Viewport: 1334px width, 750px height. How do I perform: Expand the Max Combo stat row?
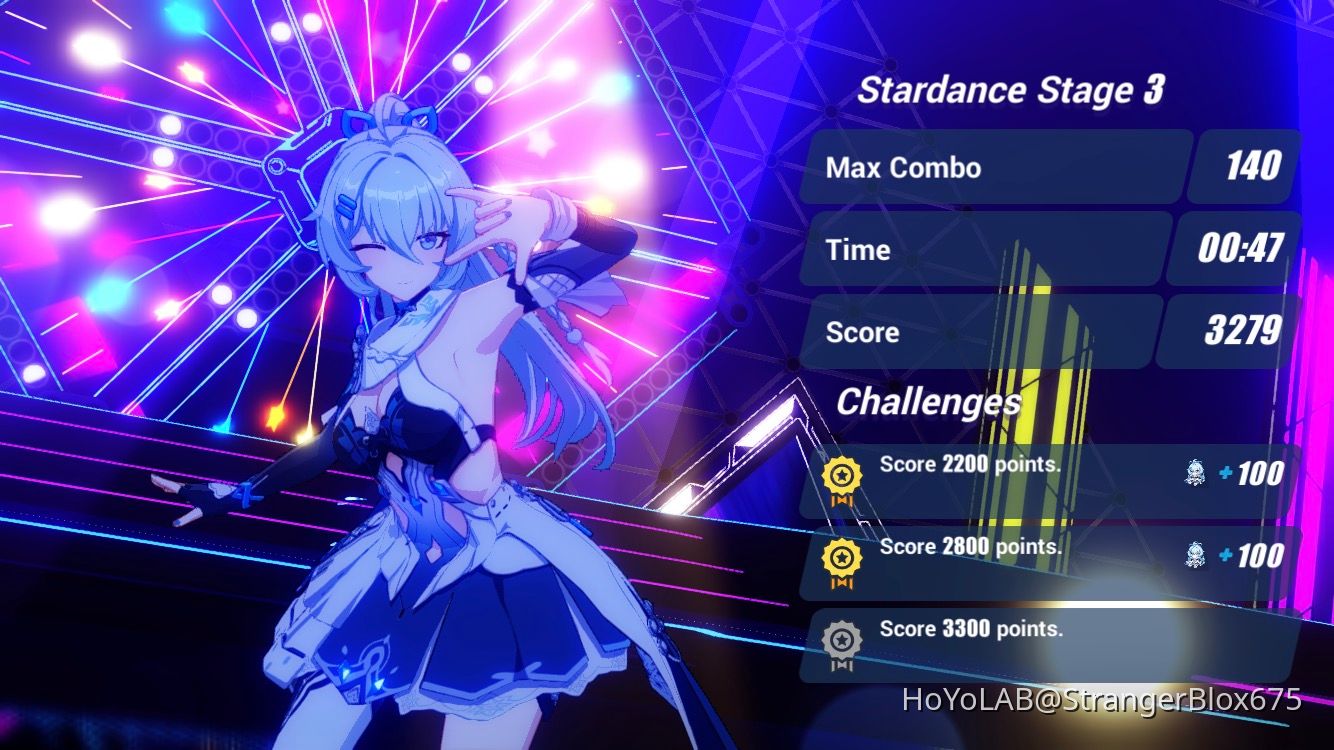[x=995, y=167]
